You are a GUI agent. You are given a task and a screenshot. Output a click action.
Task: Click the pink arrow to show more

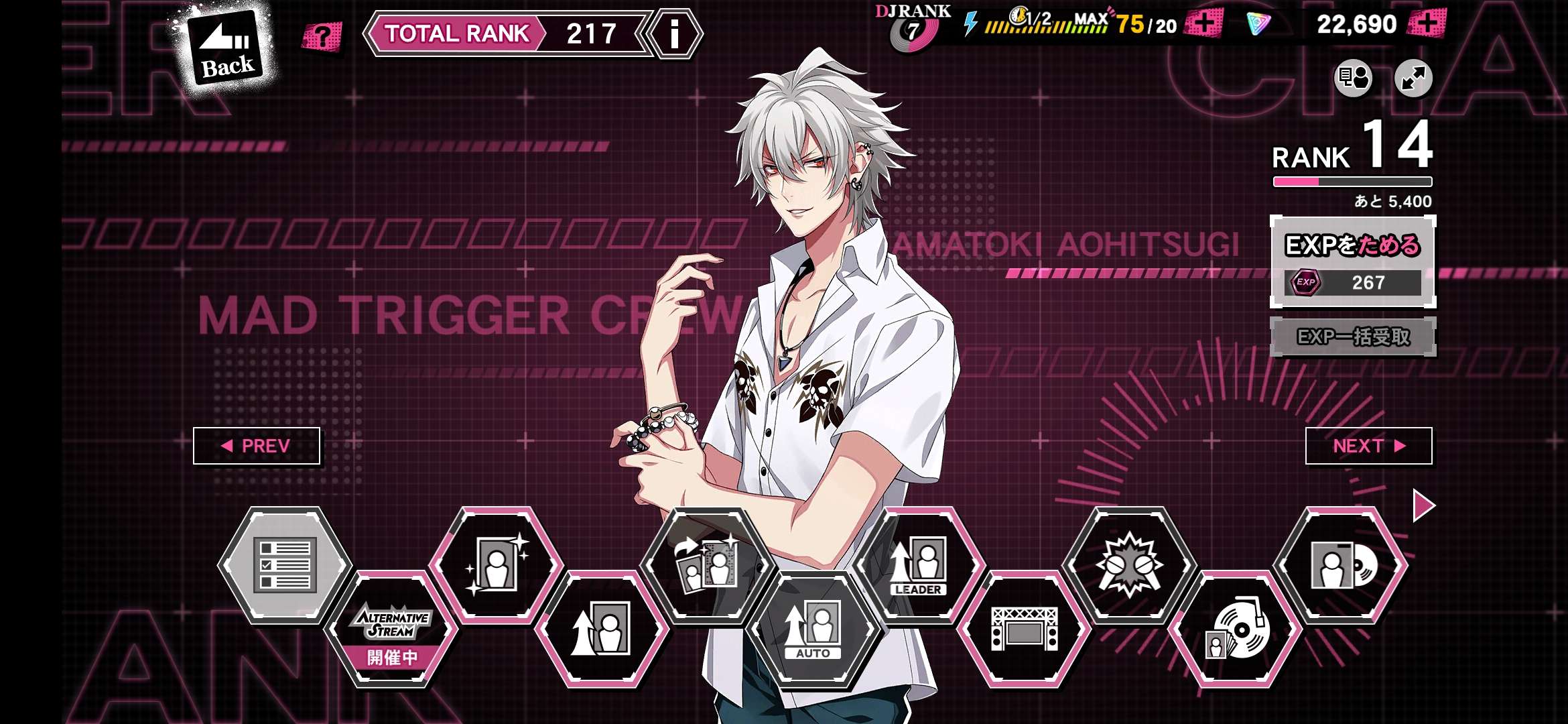coord(1423,505)
